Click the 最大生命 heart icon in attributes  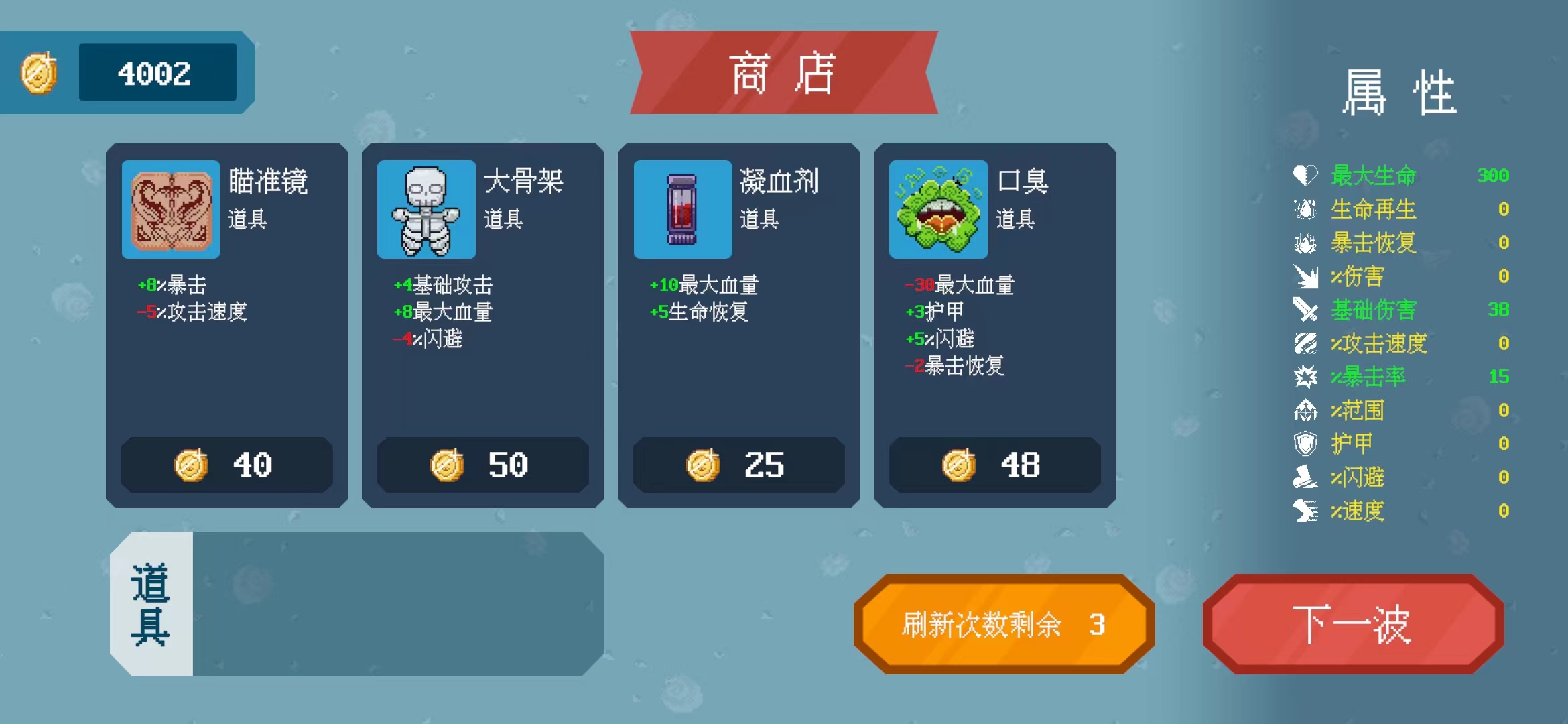coord(1304,176)
